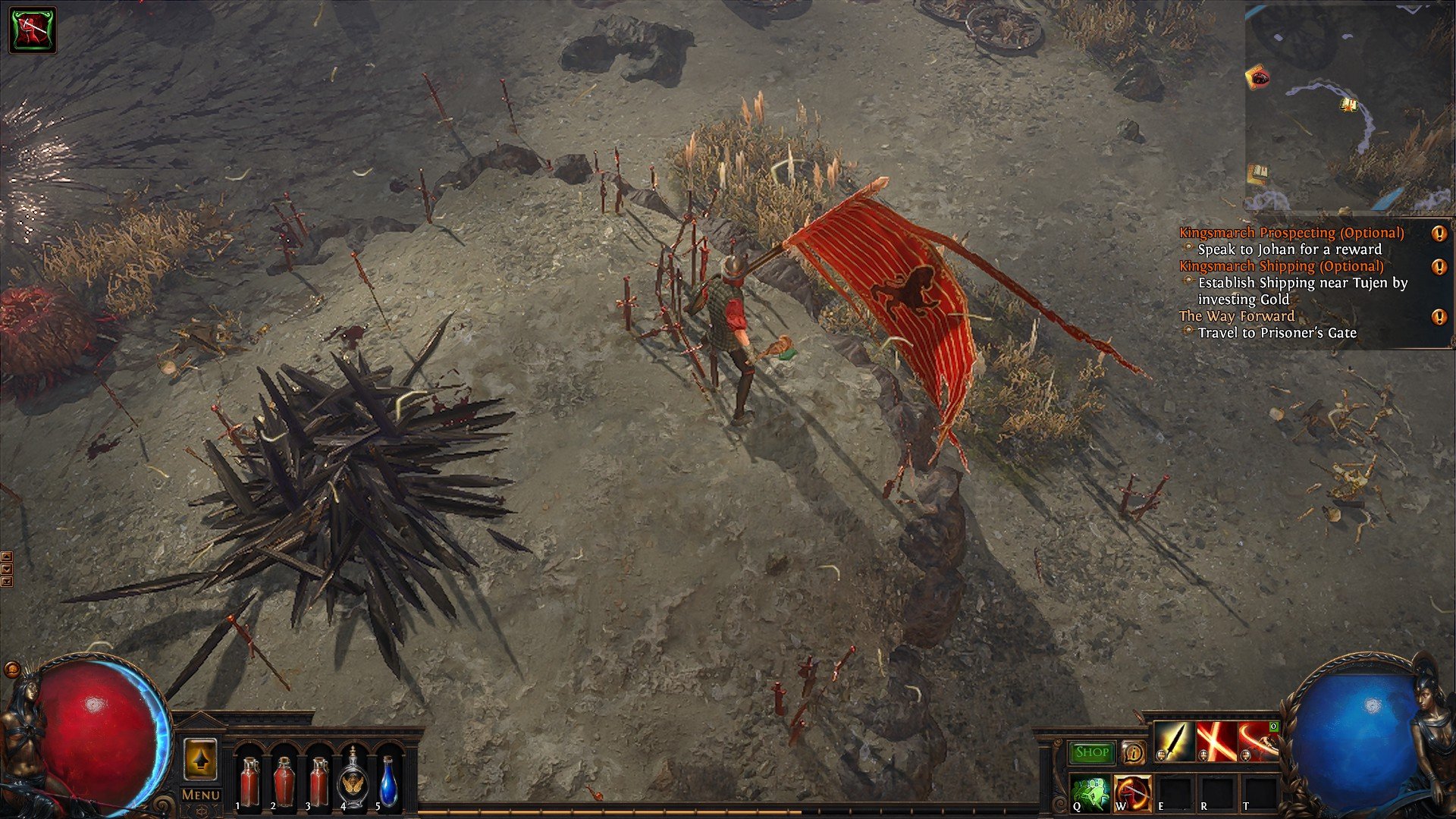
Task: Click the minimap in the top corner
Action: click(x=1348, y=106)
